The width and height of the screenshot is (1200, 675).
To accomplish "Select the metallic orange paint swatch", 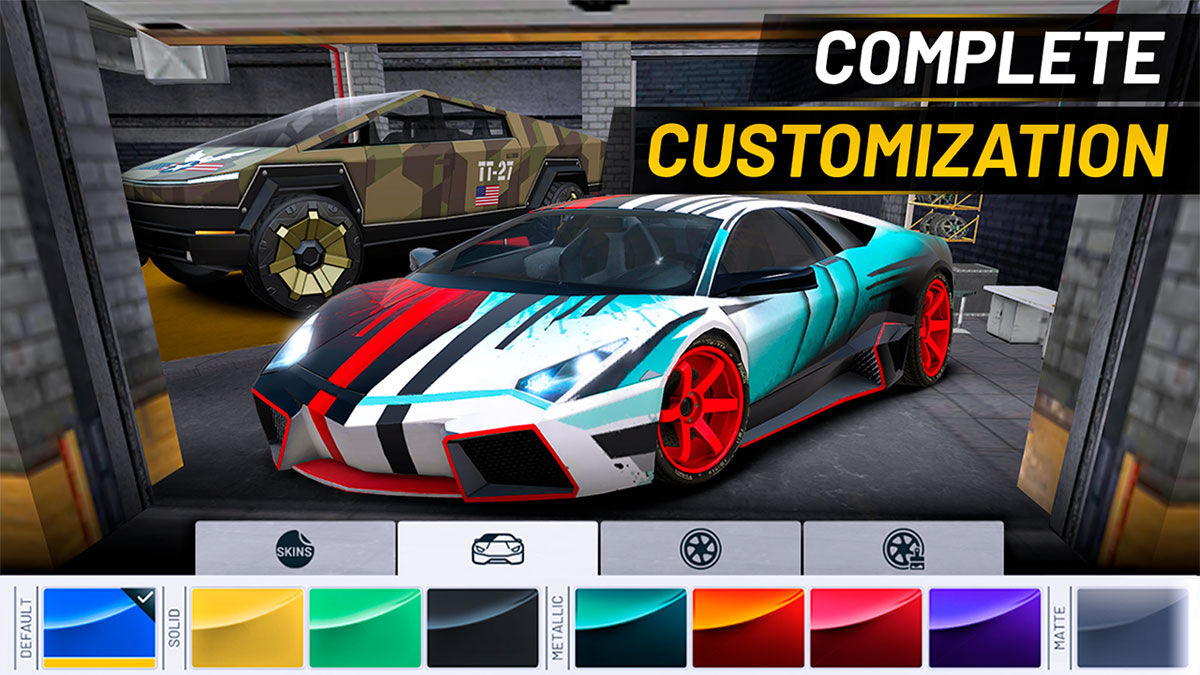I will [749, 627].
